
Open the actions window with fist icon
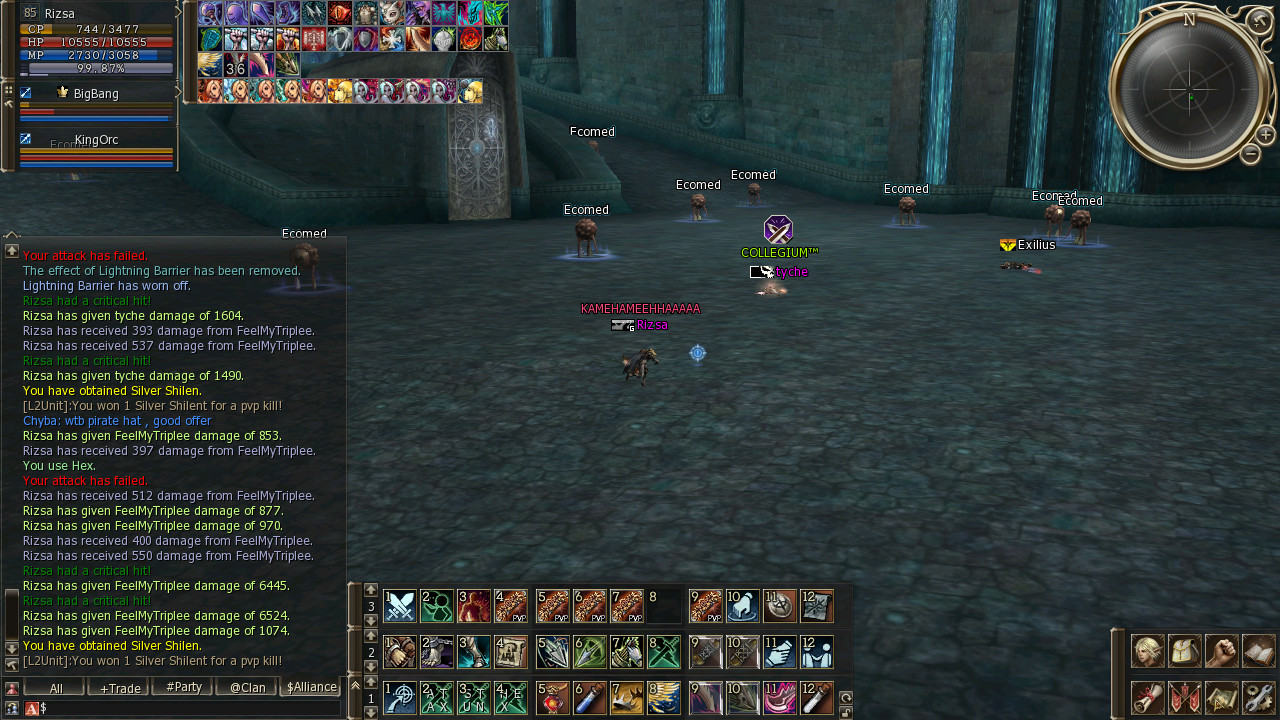pos(1222,651)
